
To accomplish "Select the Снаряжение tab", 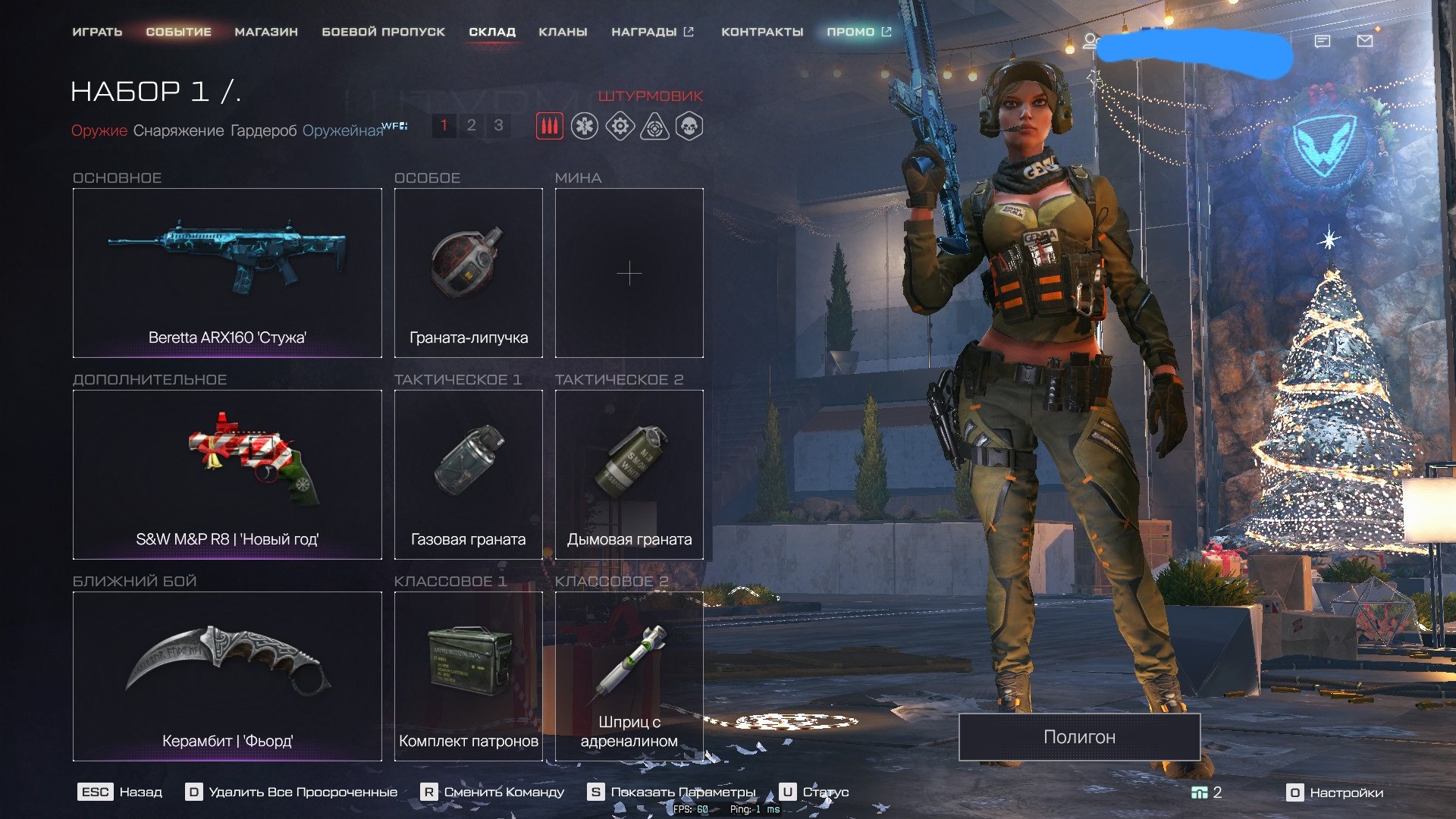I will (x=178, y=130).
